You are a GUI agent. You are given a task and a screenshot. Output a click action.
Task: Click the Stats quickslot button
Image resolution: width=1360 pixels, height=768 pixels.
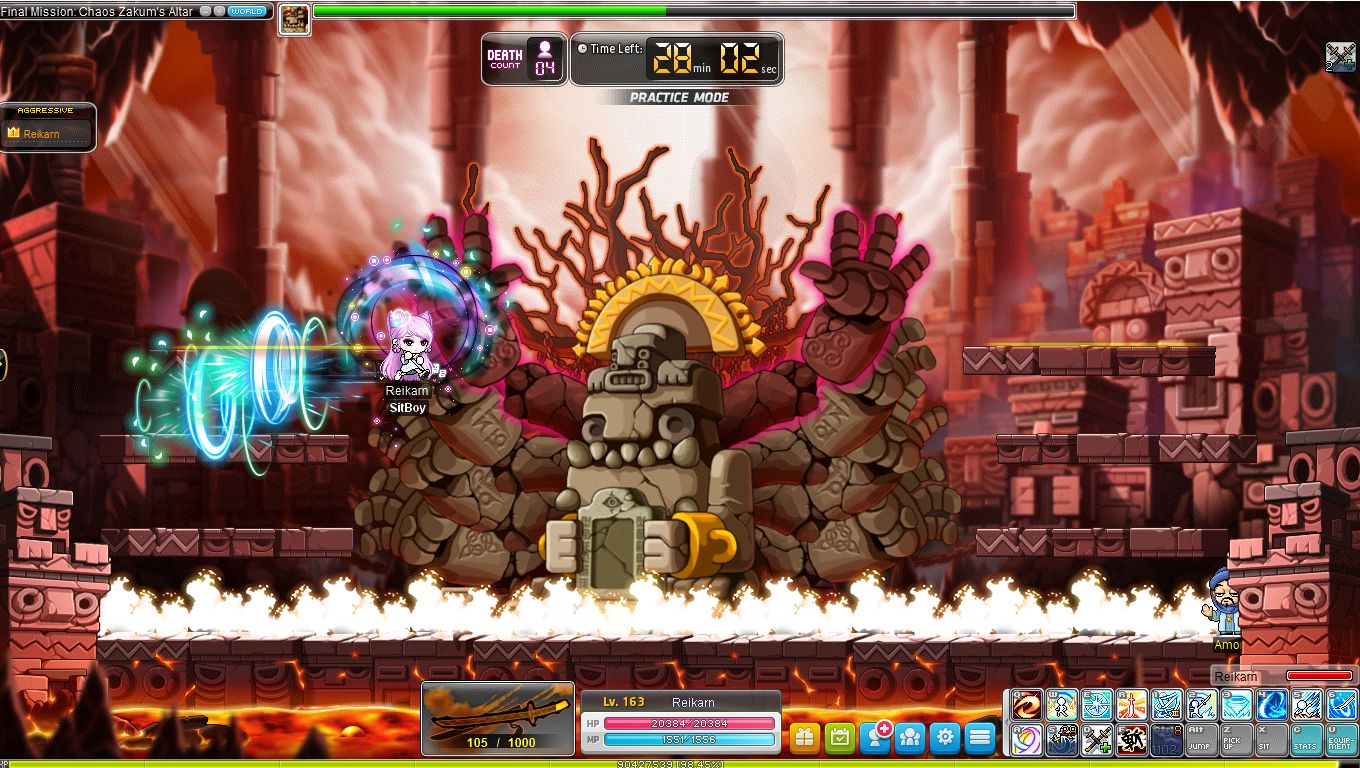1306,740
